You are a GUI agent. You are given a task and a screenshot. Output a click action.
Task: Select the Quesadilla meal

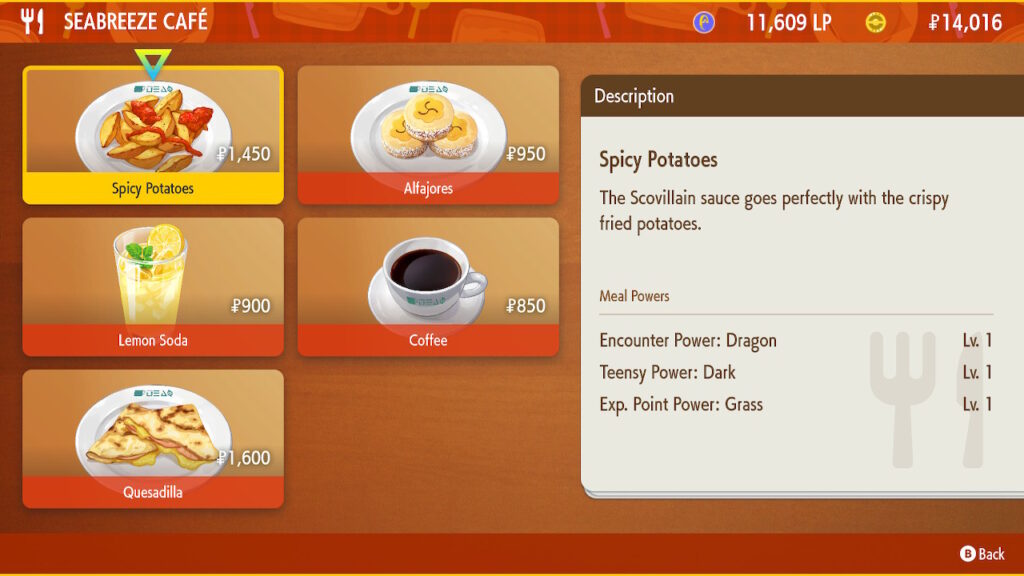click(153, 439)
